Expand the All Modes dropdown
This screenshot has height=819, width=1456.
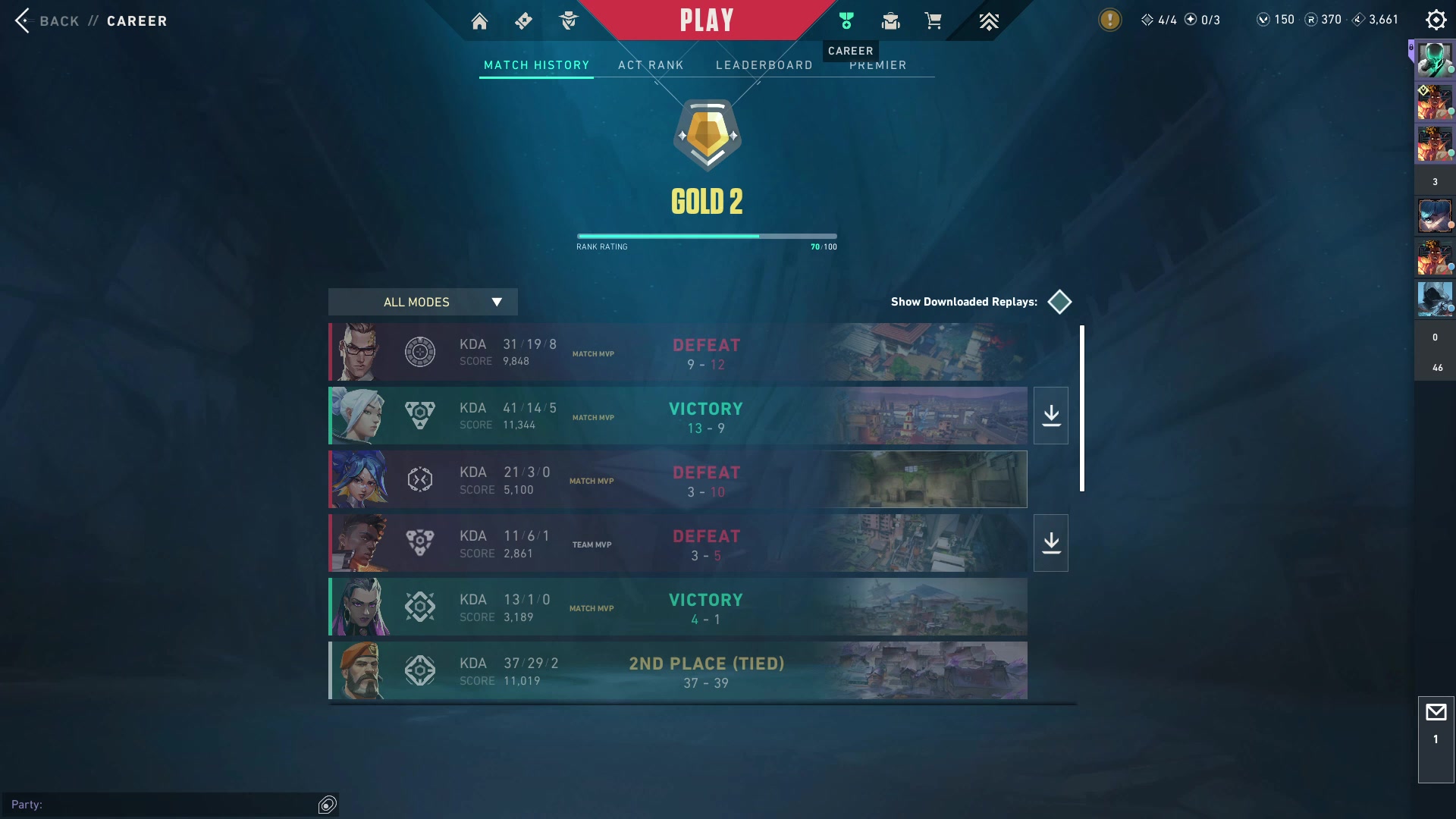click(x=422, y=302)
